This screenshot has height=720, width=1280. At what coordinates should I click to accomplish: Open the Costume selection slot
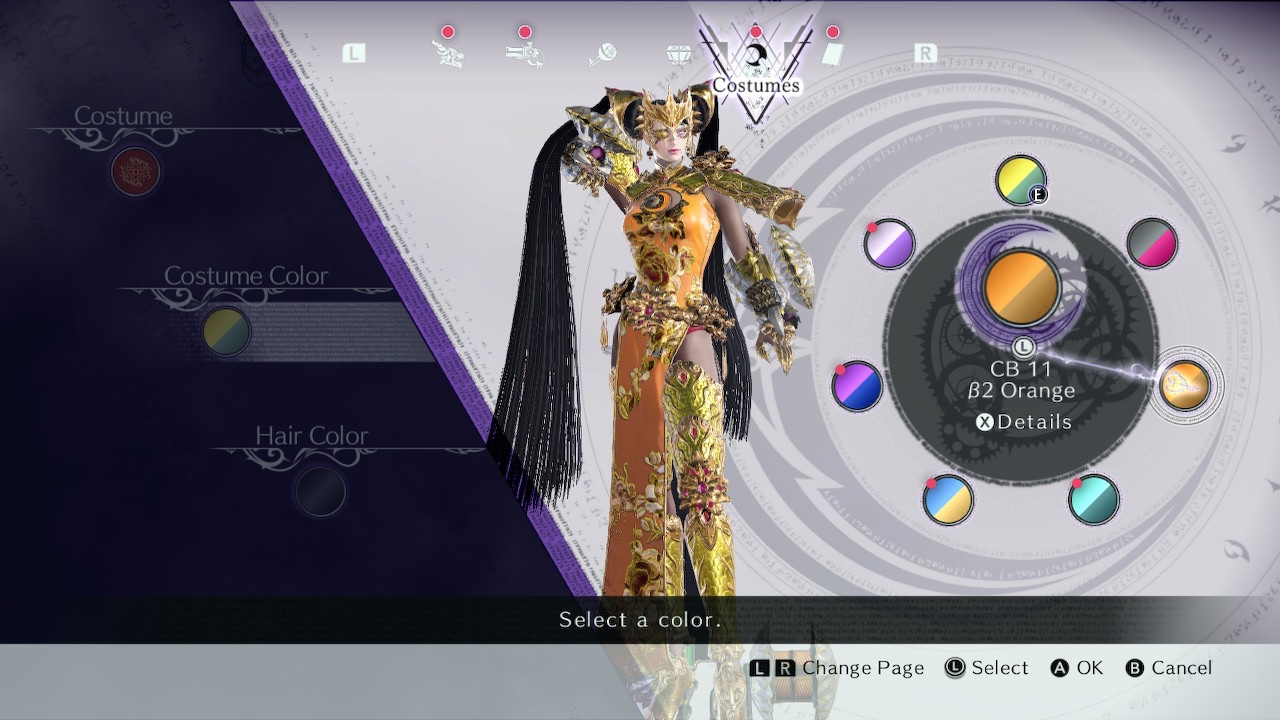click(135, 171)
